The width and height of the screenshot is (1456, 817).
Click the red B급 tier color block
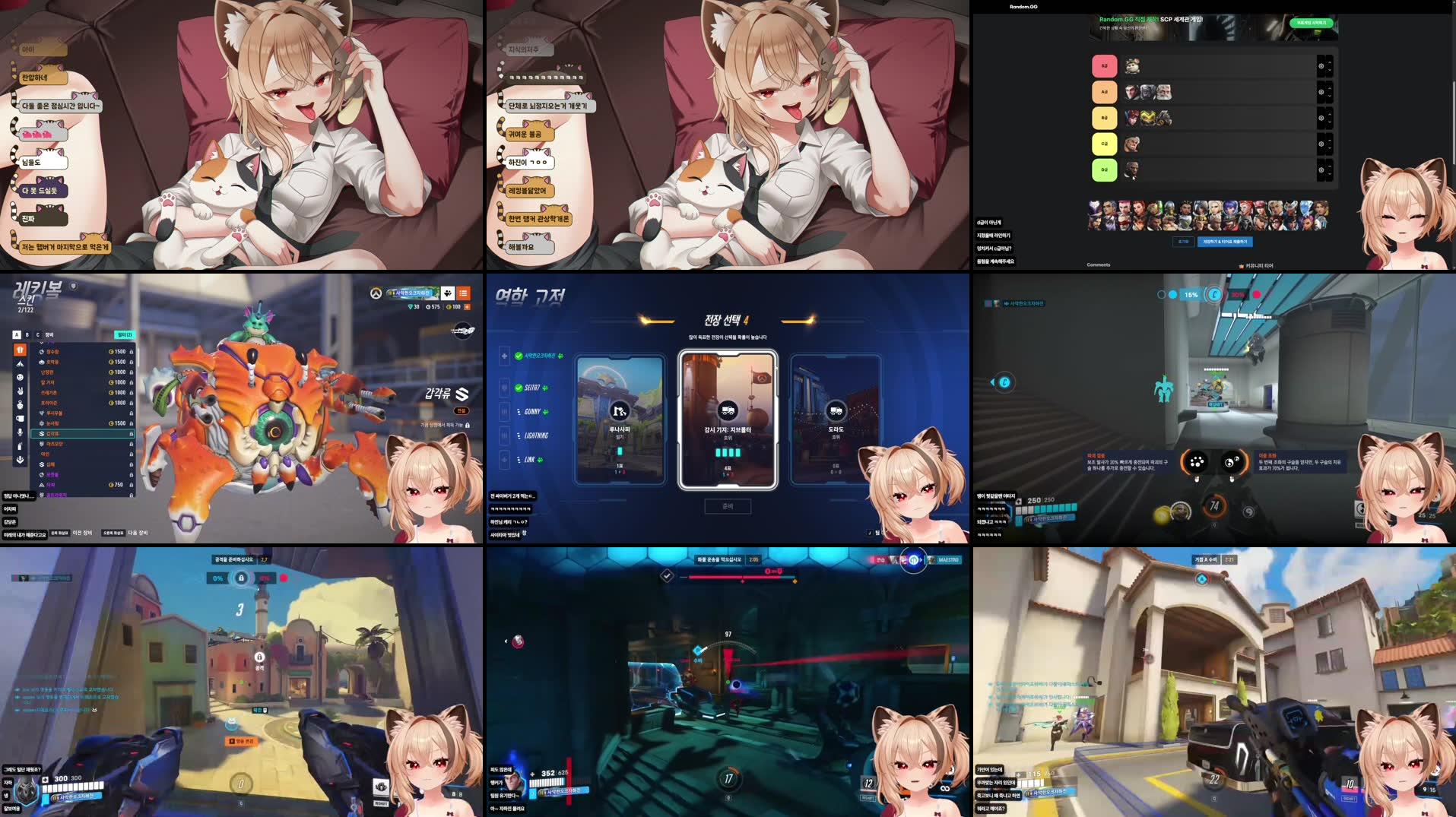coord(1105,65)
